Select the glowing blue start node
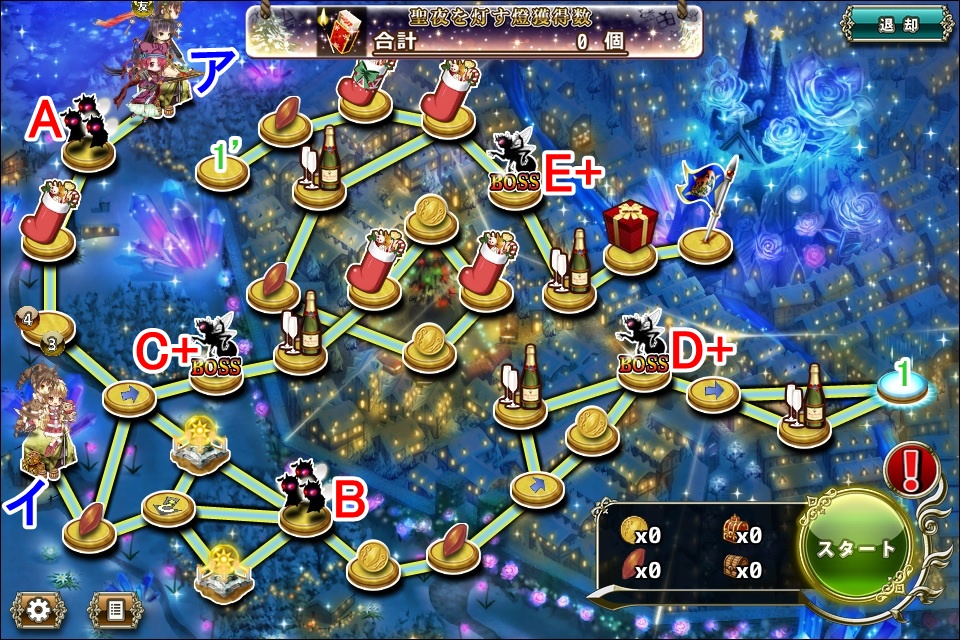Screen dimensions: 960x640 point(903,388)
